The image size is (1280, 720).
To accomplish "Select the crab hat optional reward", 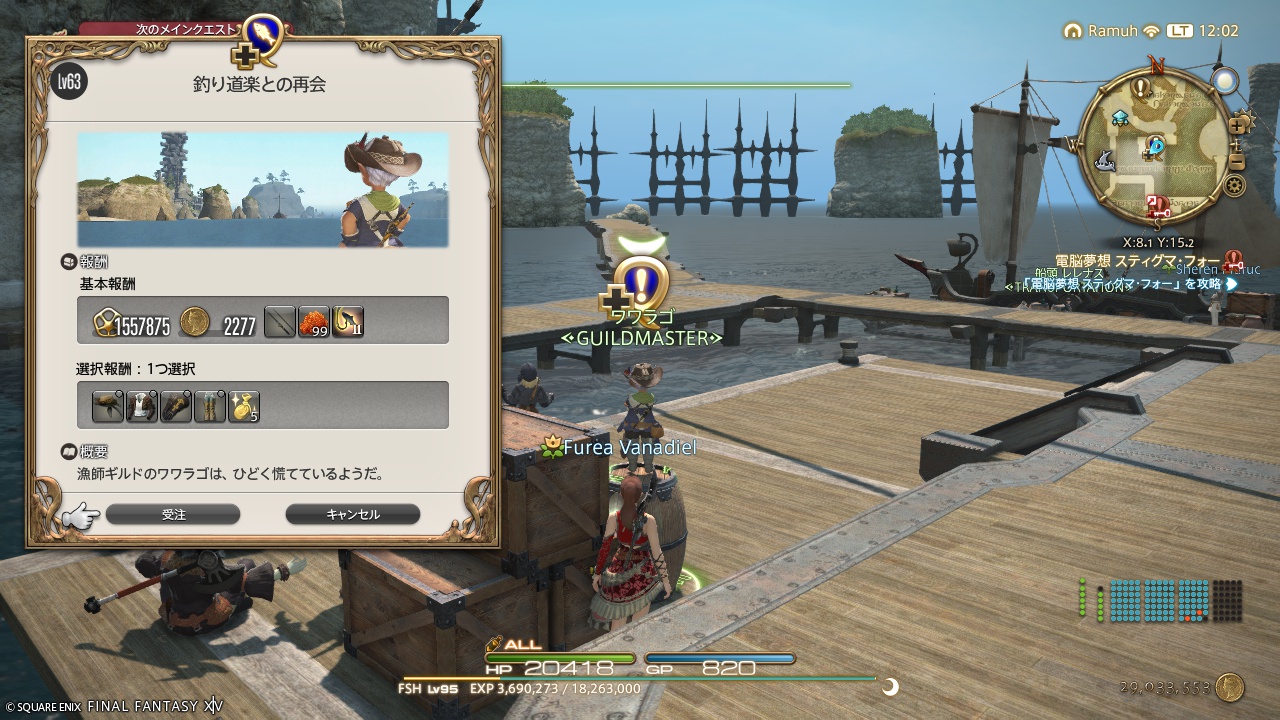I will [110, 406].
